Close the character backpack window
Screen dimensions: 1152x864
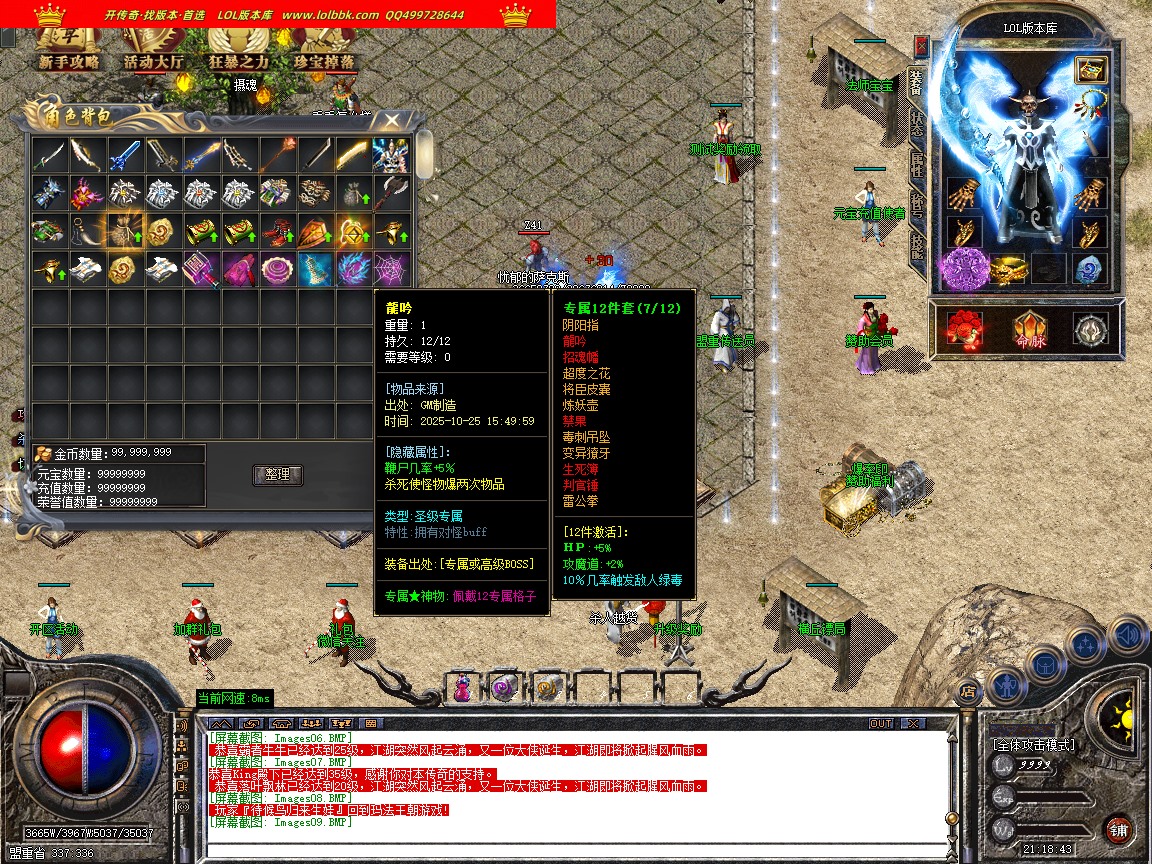coord(391,121)
